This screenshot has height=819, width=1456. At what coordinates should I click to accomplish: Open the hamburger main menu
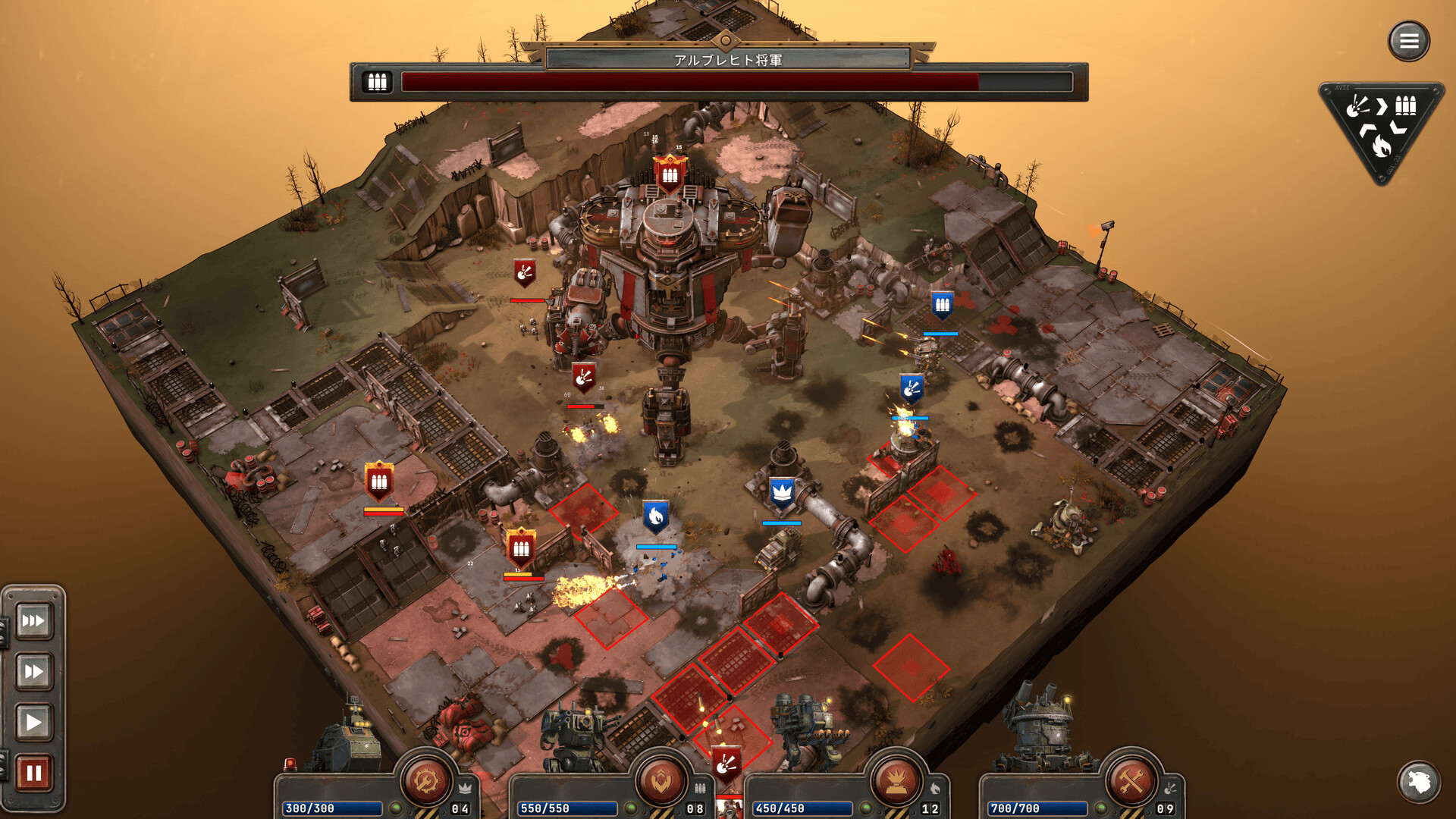coord(1408,41)
